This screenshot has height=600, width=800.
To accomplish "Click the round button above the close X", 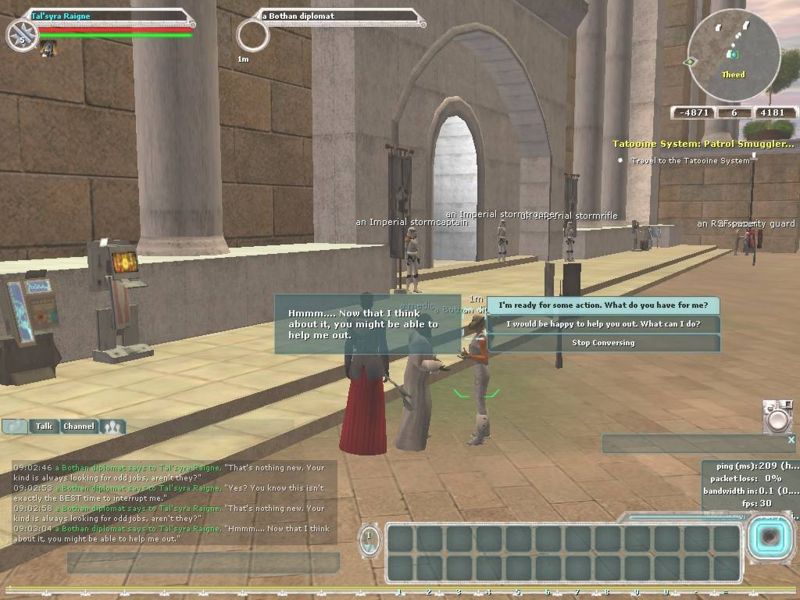I will [776, 416].
